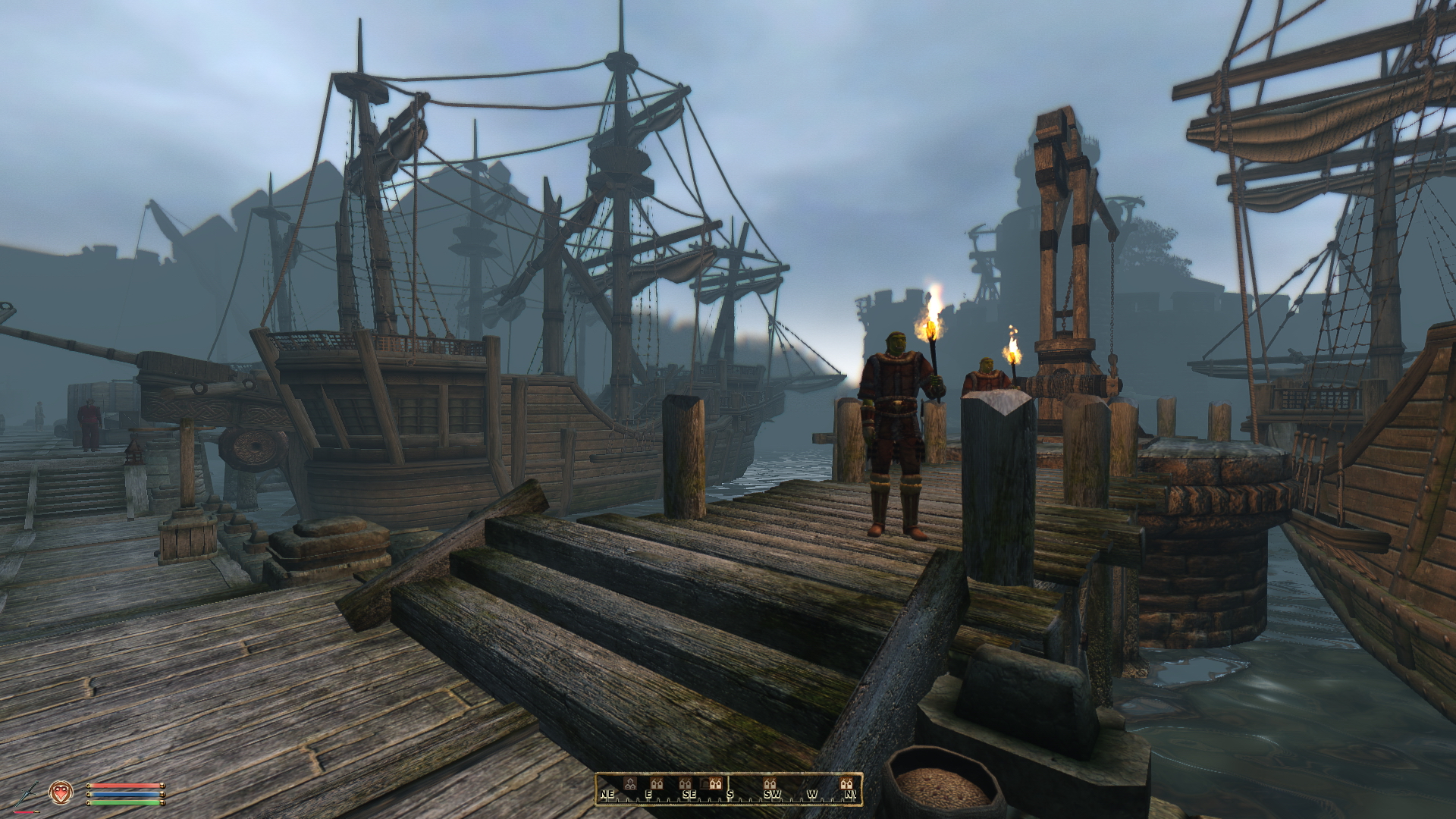Click the compass bar
1456x819 pixels.
[728, 789]
